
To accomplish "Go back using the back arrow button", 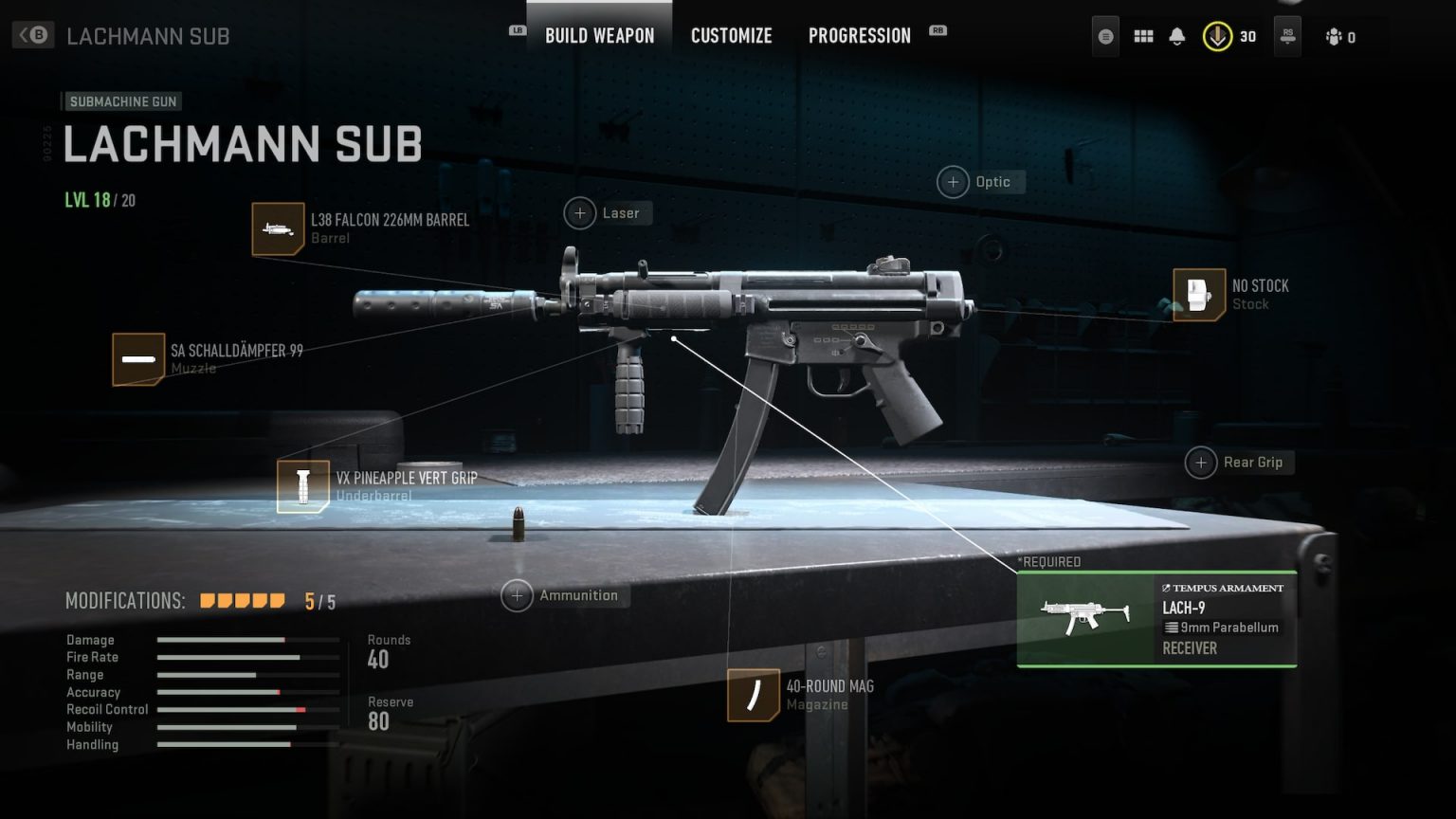I will 31,35.
